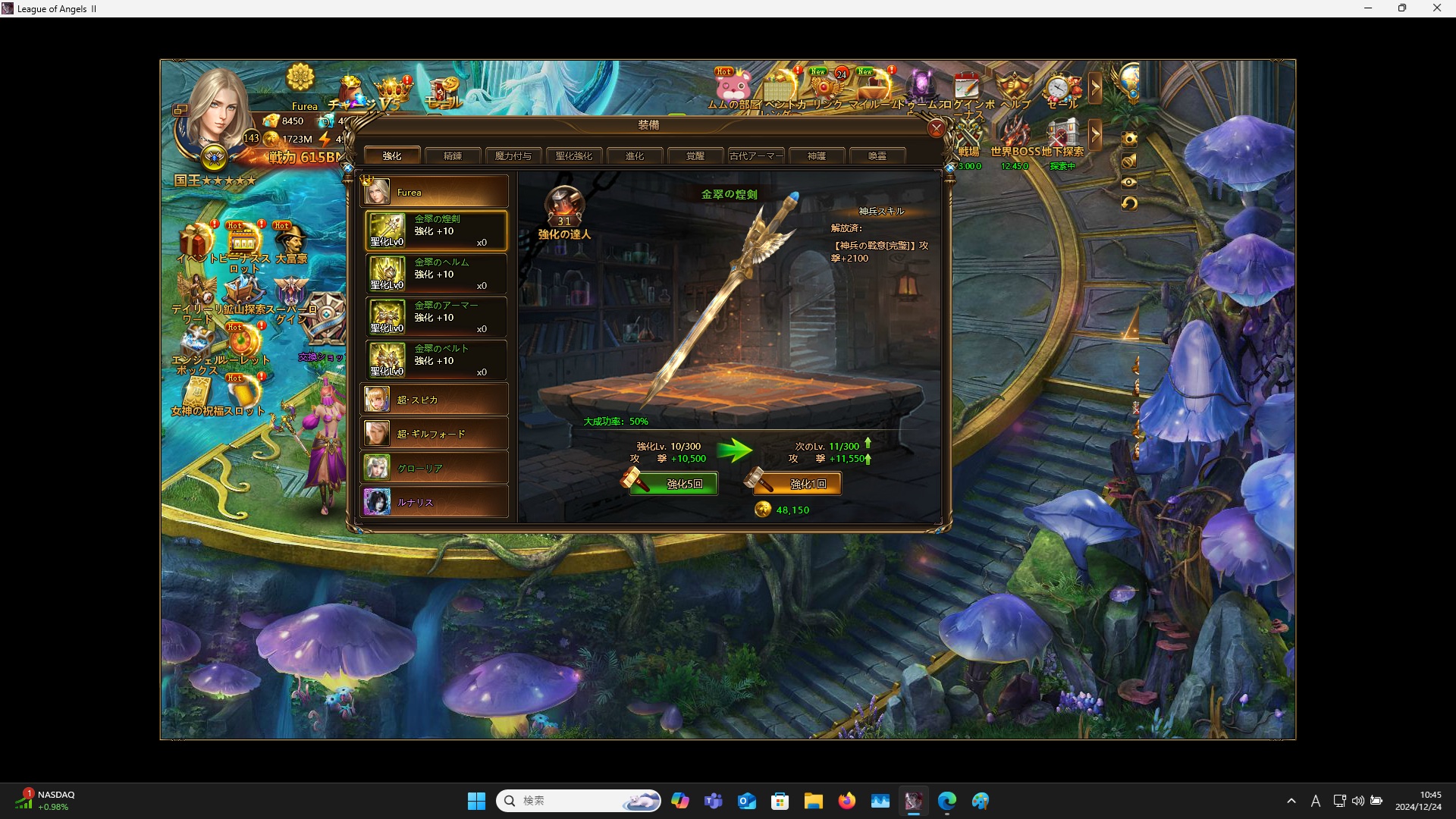Close the League of Angels II window
The image size is (1456, 819).
[x=1436, y=8]
